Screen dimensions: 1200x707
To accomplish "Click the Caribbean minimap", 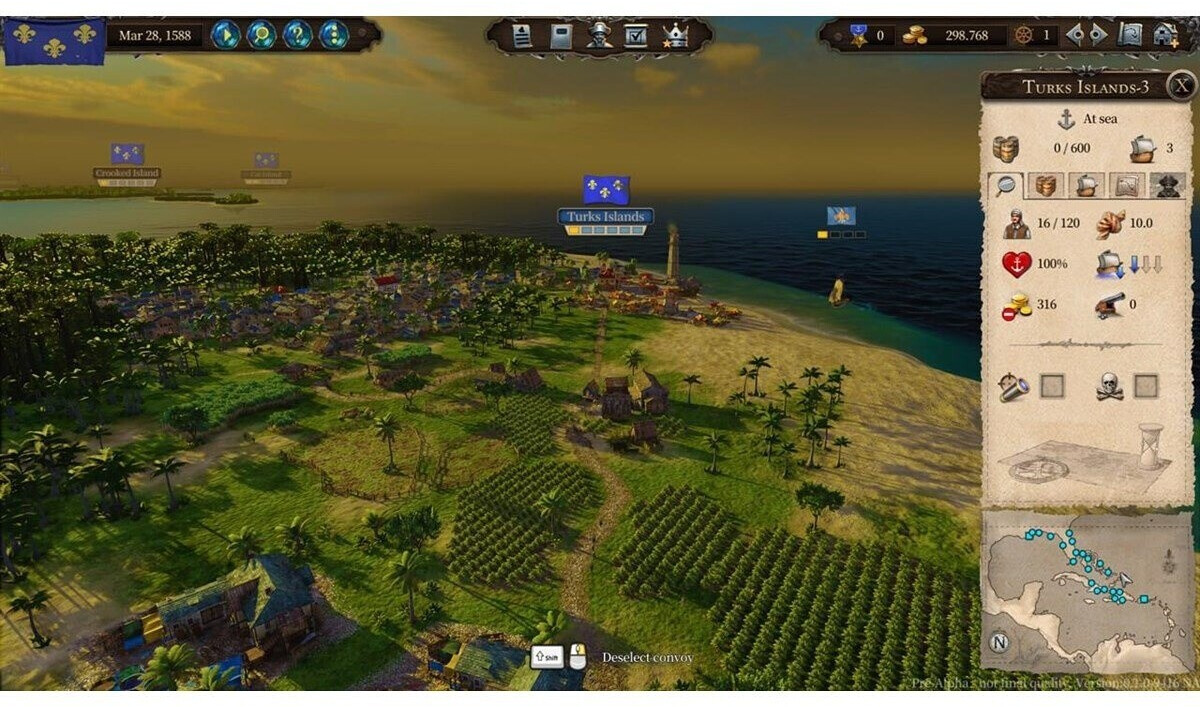I will tap(1087, 592).
